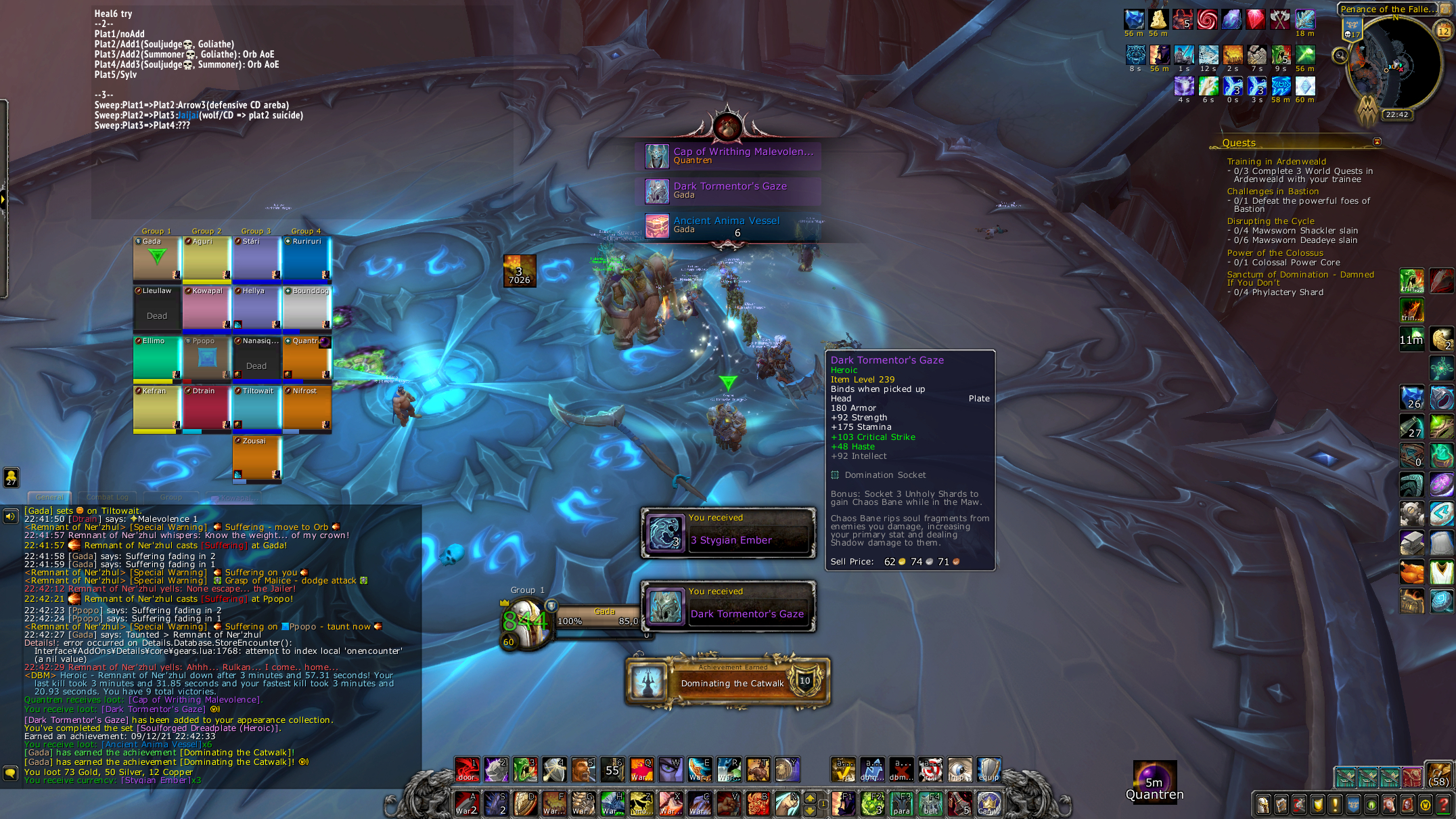Select Zousai's orange raid frame

click(256, 458)
